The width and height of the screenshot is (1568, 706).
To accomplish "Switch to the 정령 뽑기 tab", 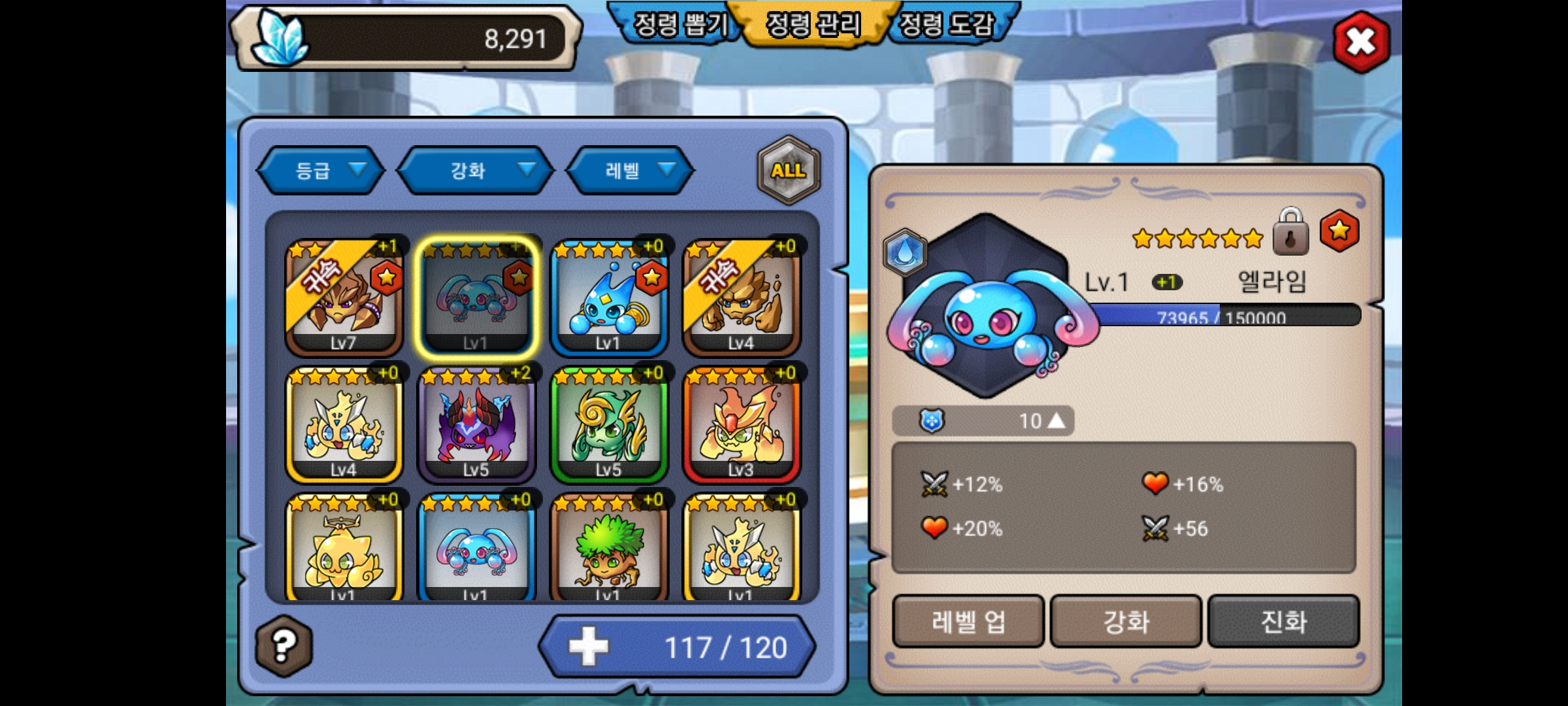I will [679, 26].
